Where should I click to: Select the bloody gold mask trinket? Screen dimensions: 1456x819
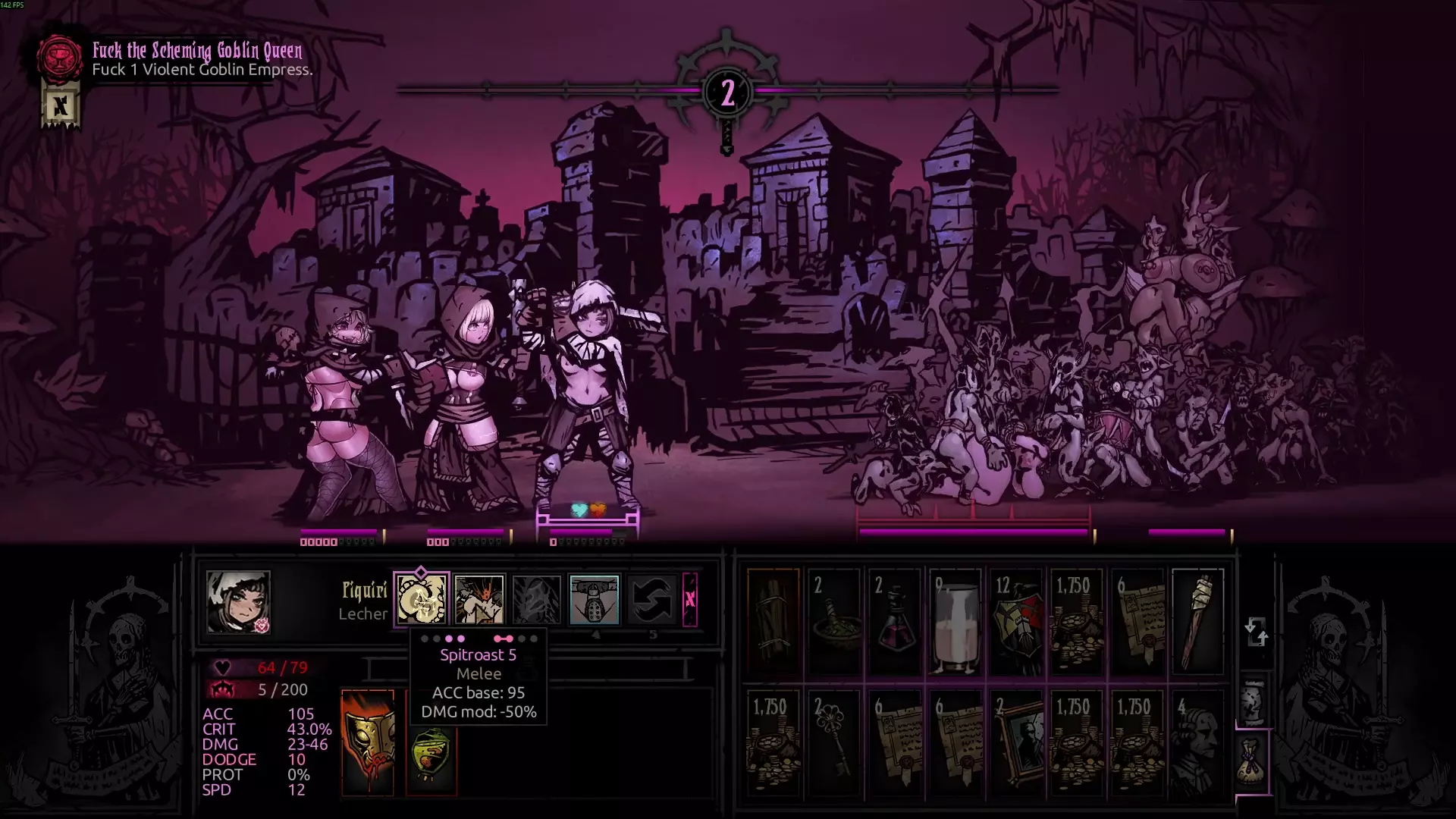click(368, 742)
